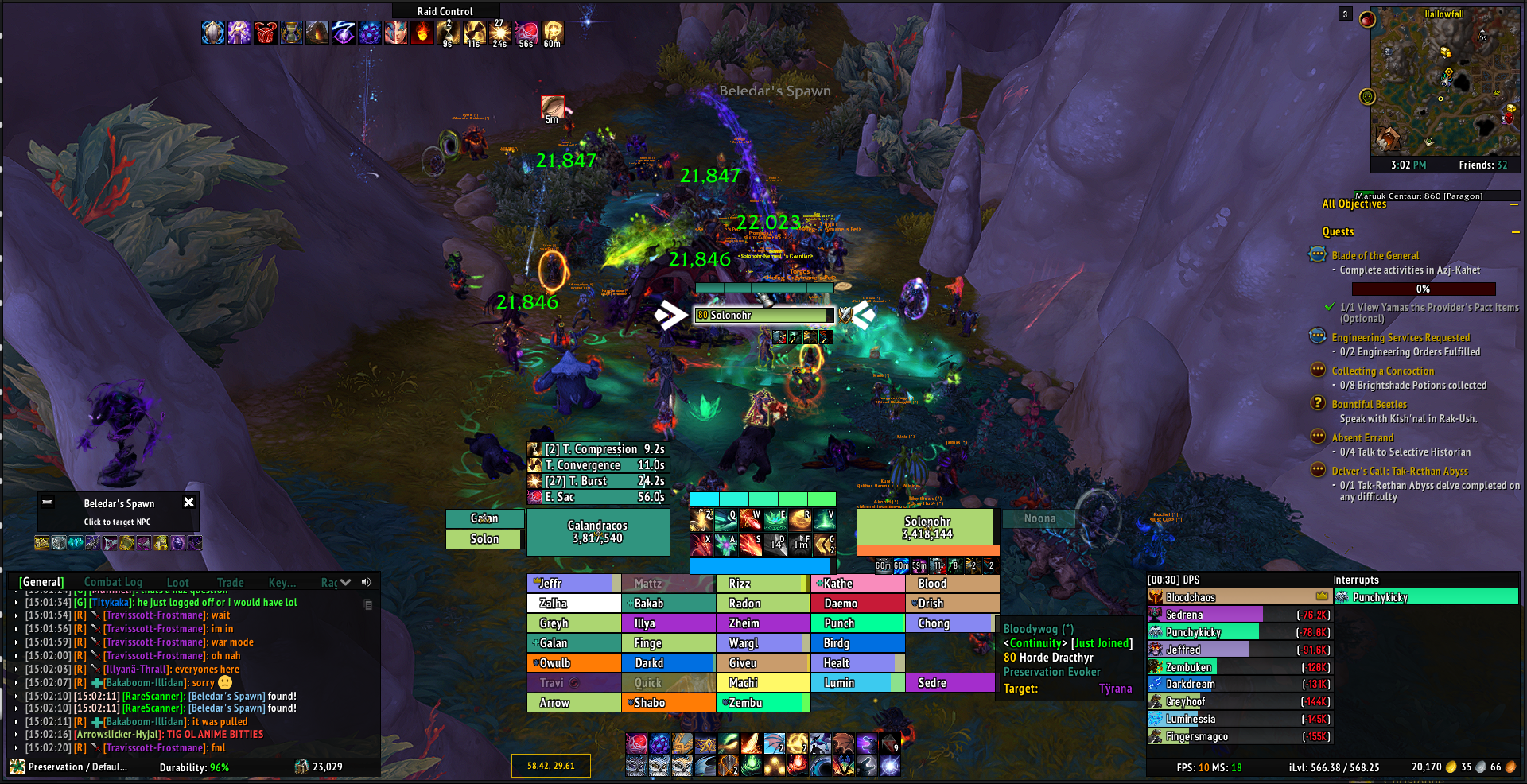Select Zembu's raid frame

[x=763, y=703]
